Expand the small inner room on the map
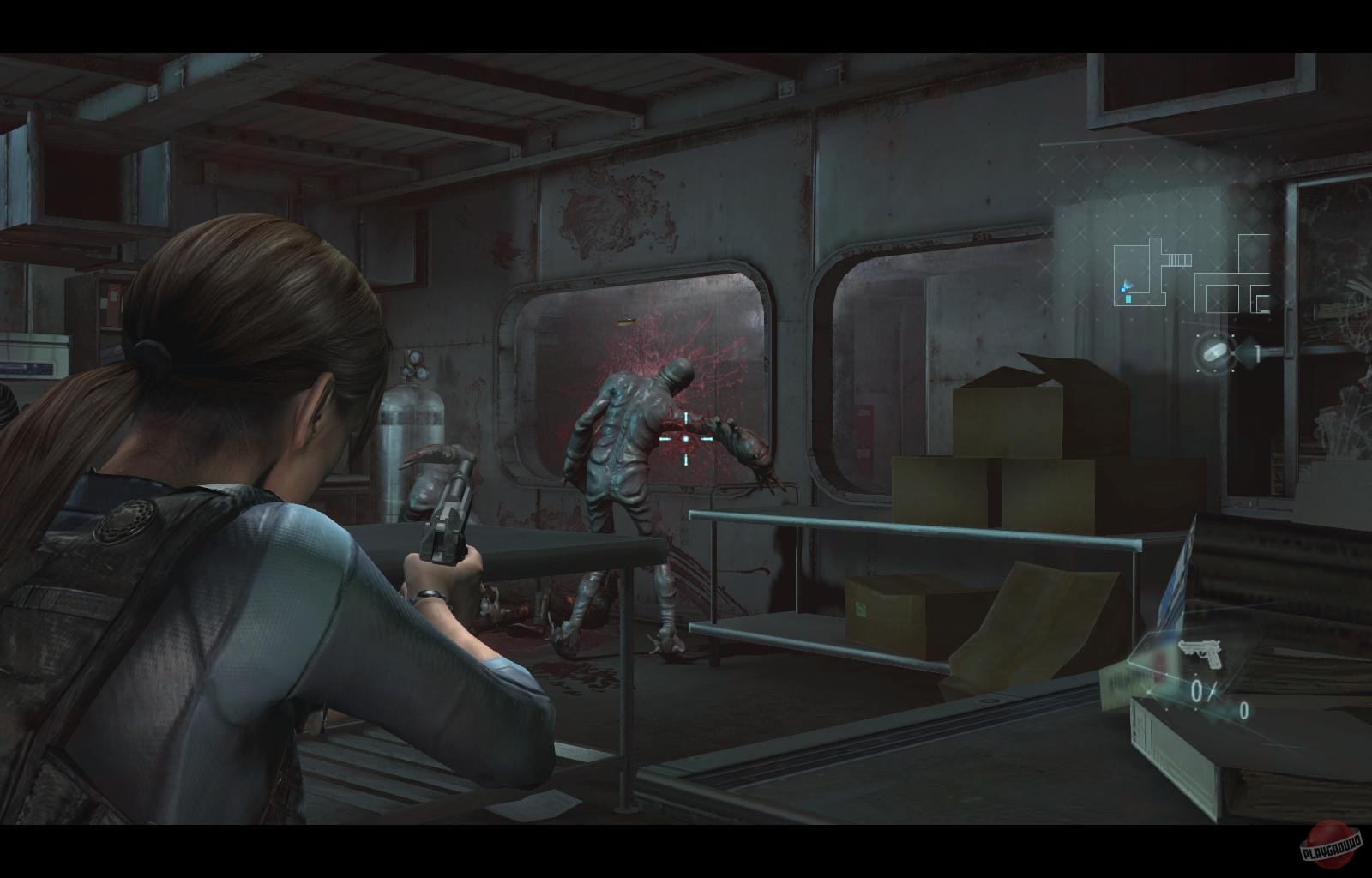Screen dimensions: 1372x878 coord(1222,298)
